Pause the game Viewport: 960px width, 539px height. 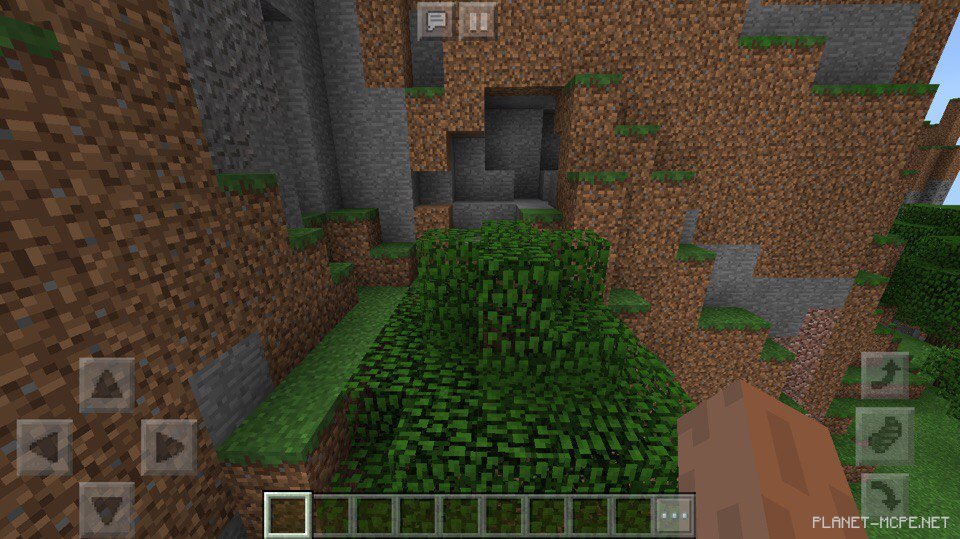[x=477, y=19]
